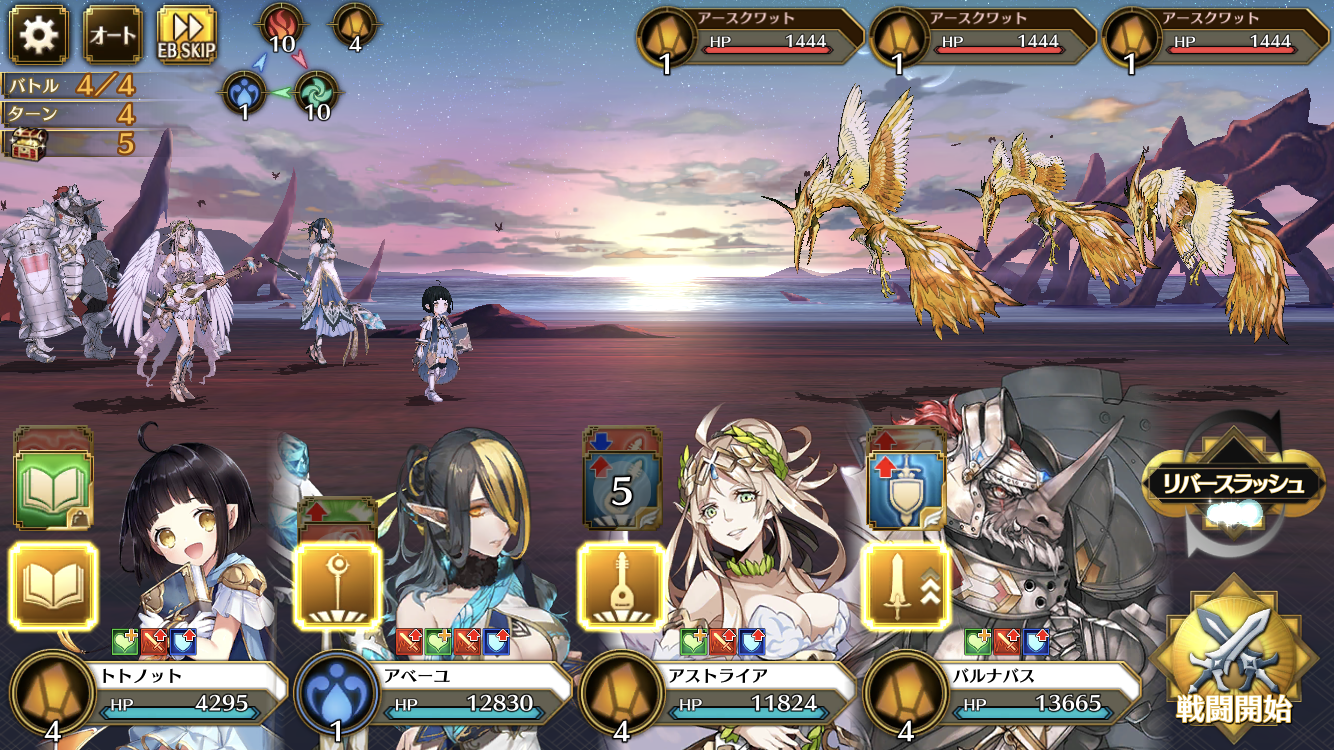The width and height of the screenshot is (1334, 750).
Task: Activate the EB SKIP button
Action: tap(187, 35)
